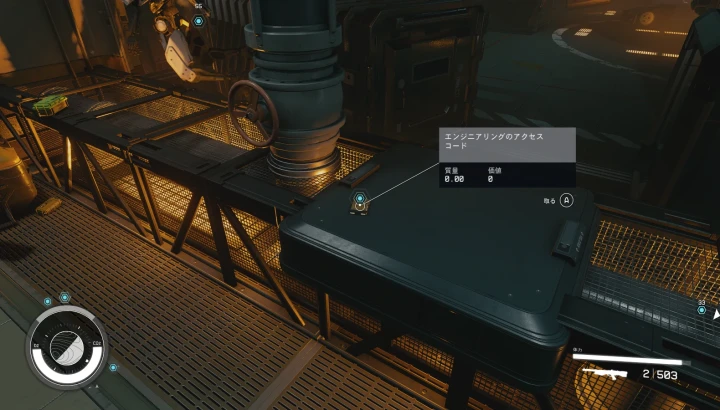Image resolution: width=720 pixels, height=410 pixels.
Task: Click the circular planet scanner gauge
Action: [65, 346]
